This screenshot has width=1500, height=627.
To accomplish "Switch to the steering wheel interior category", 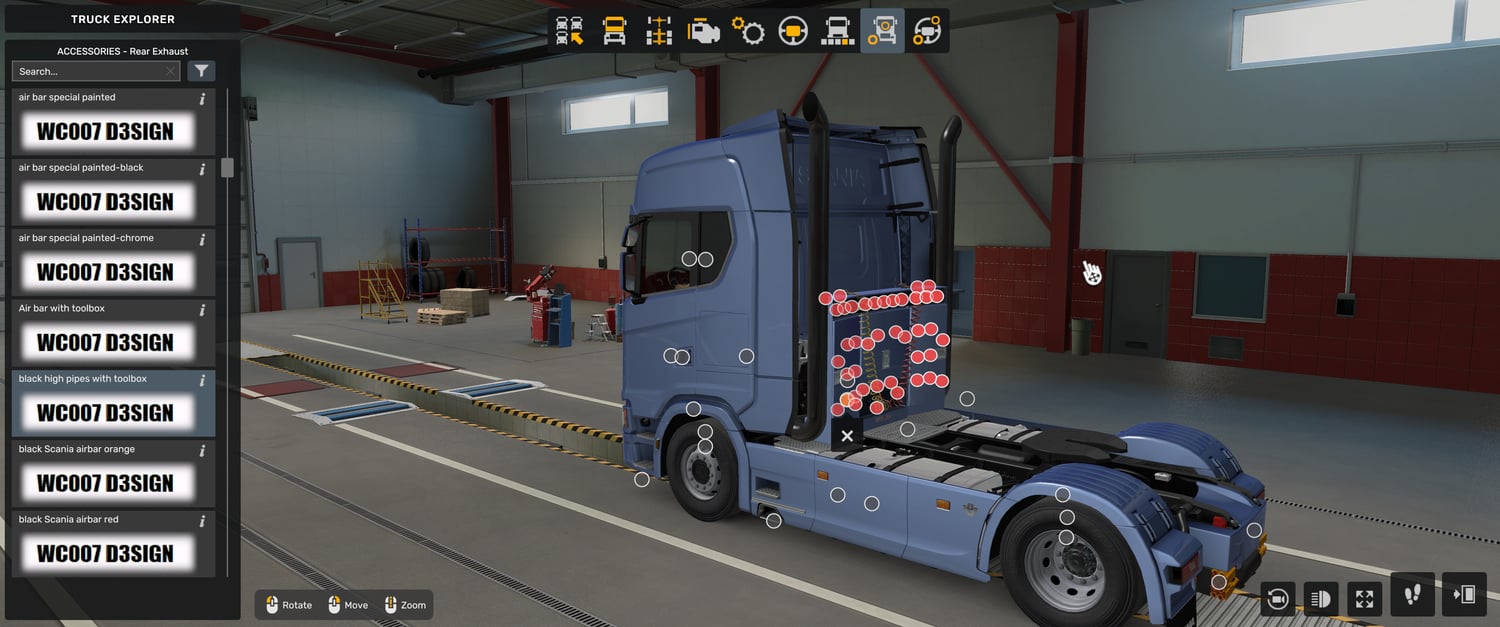I will pos(793,31).
